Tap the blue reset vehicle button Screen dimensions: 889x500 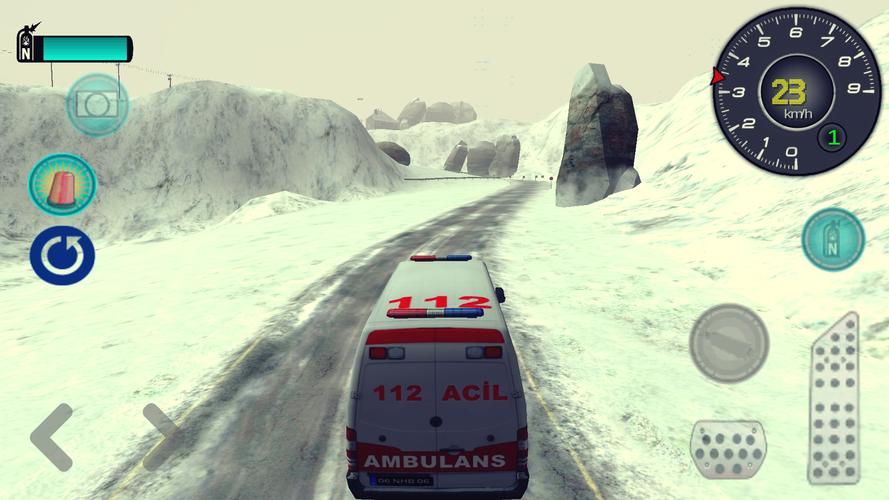coord(62,255)
